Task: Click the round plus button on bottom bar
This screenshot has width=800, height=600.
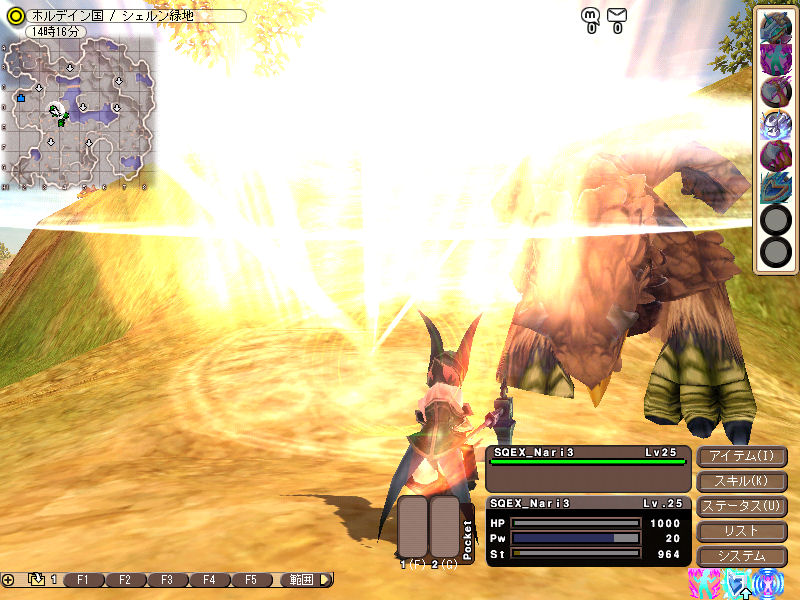Action: [x=8, y=580]
